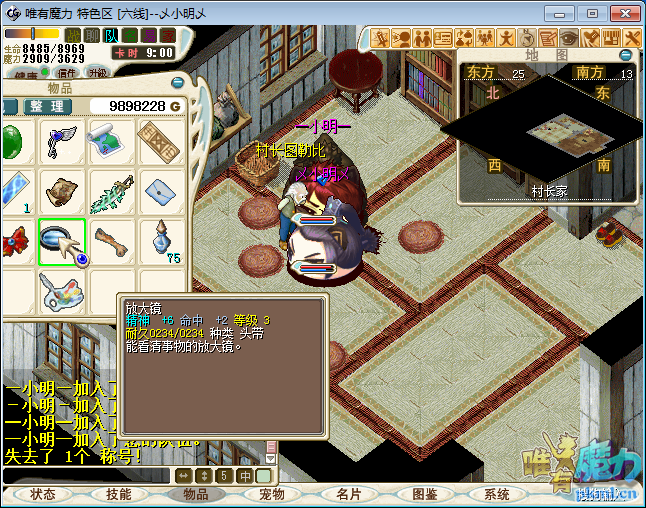Select the bone item slot

[x=110, y=243]
